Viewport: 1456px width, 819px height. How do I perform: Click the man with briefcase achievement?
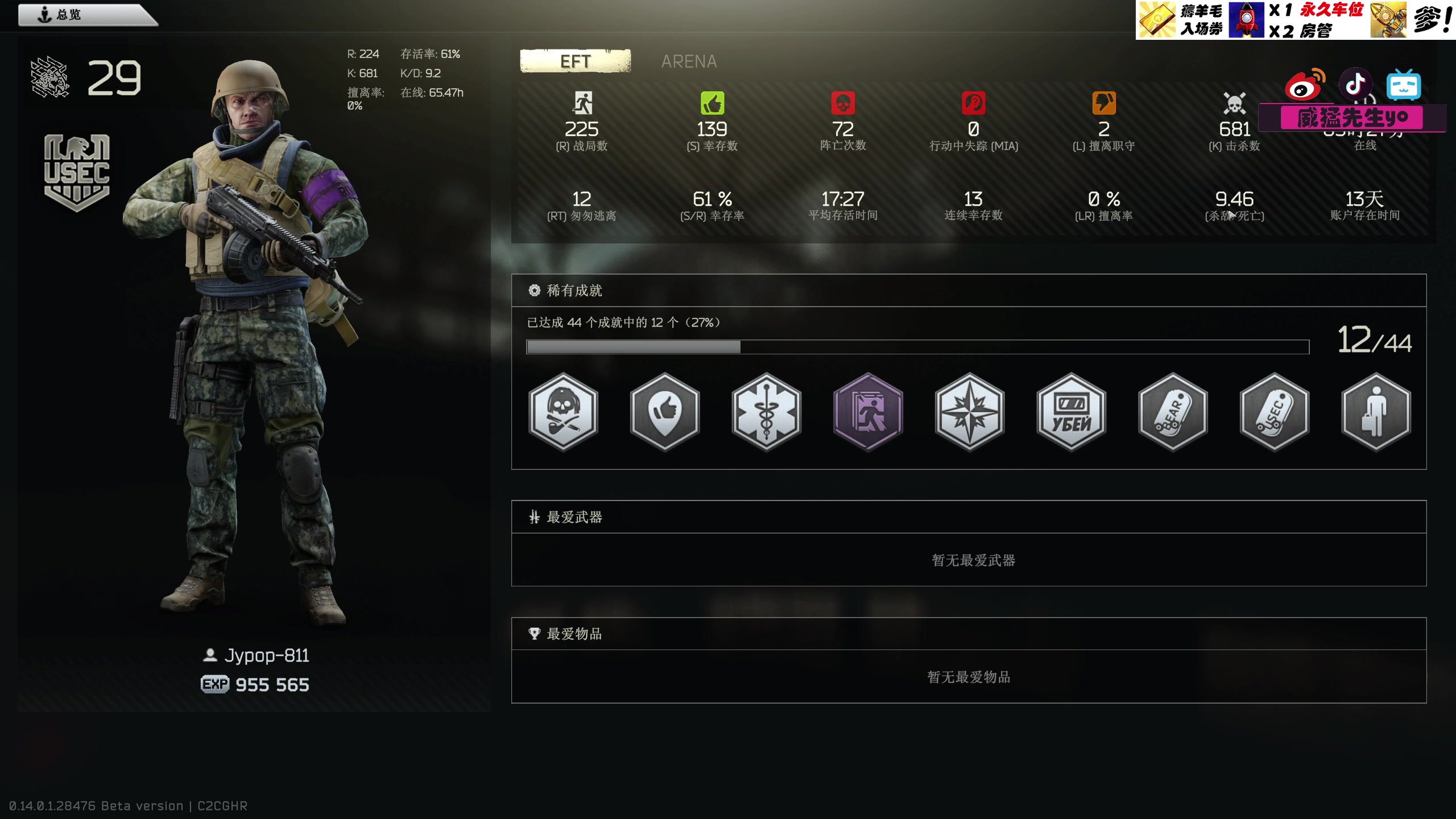coord(1376,412)
